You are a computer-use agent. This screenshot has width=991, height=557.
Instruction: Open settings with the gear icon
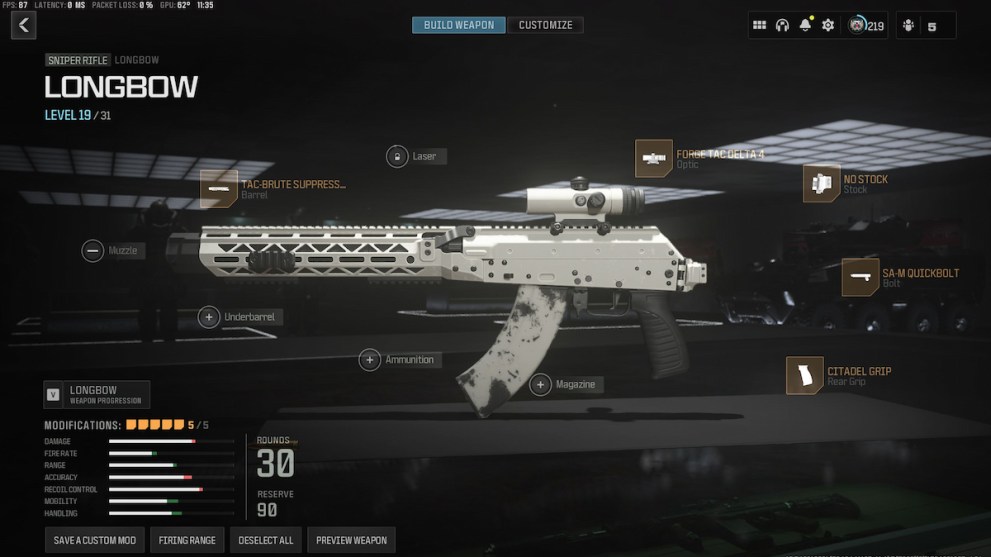(828, 25)
